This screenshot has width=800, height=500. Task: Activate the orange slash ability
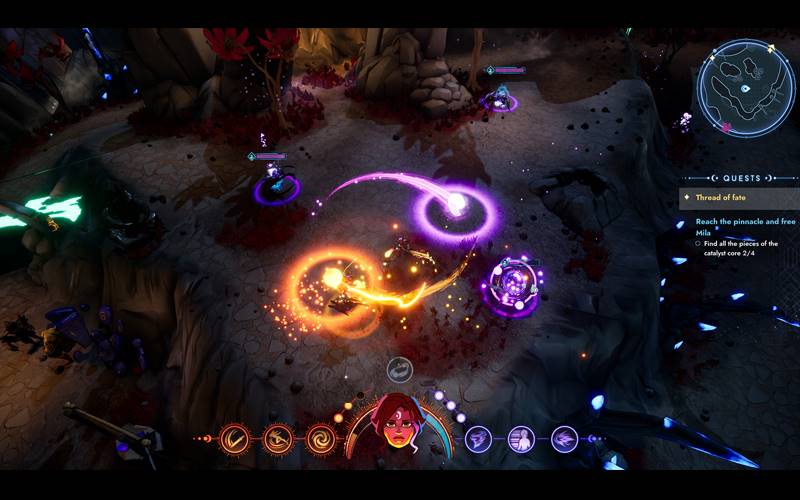click(x=236, y=438)
